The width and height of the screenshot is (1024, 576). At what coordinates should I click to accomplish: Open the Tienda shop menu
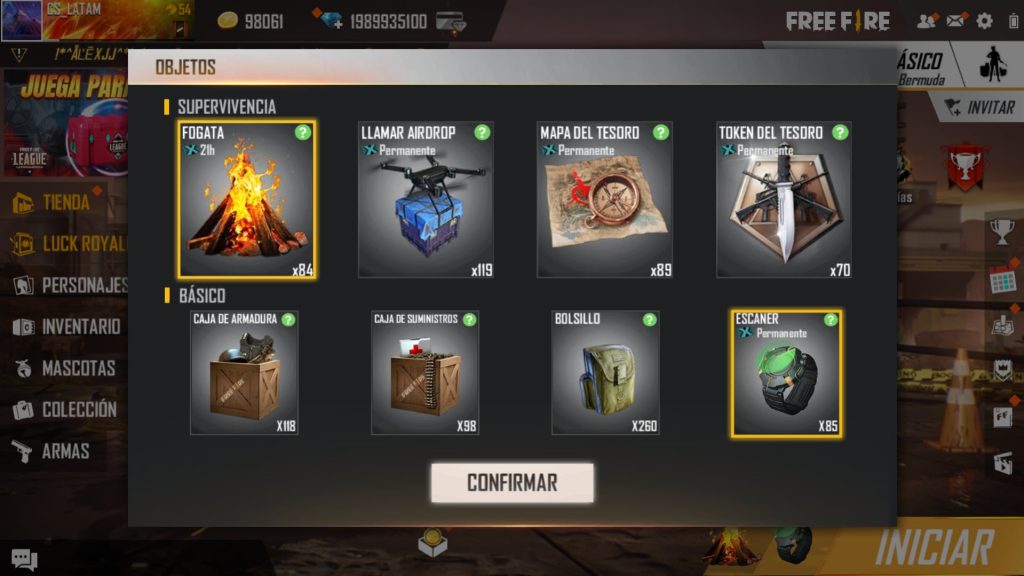click(x=65, y=202)
